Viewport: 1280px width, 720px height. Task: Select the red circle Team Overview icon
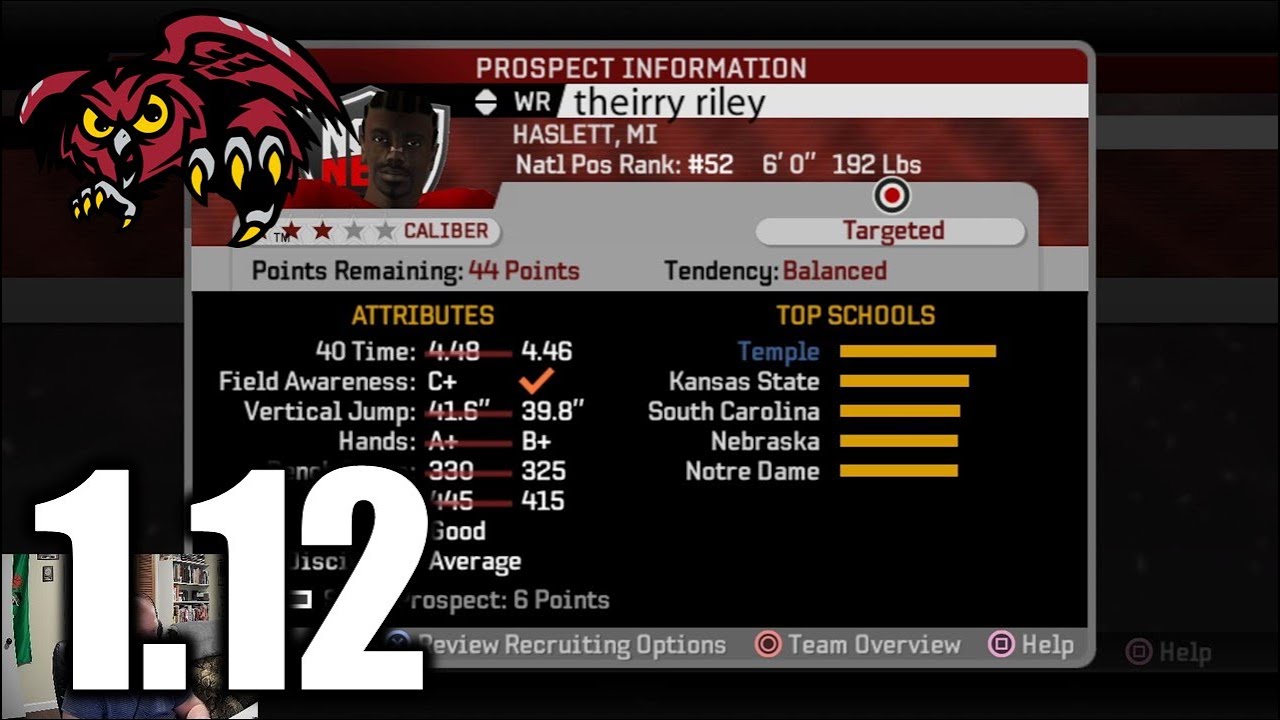[x=769, y=645]
